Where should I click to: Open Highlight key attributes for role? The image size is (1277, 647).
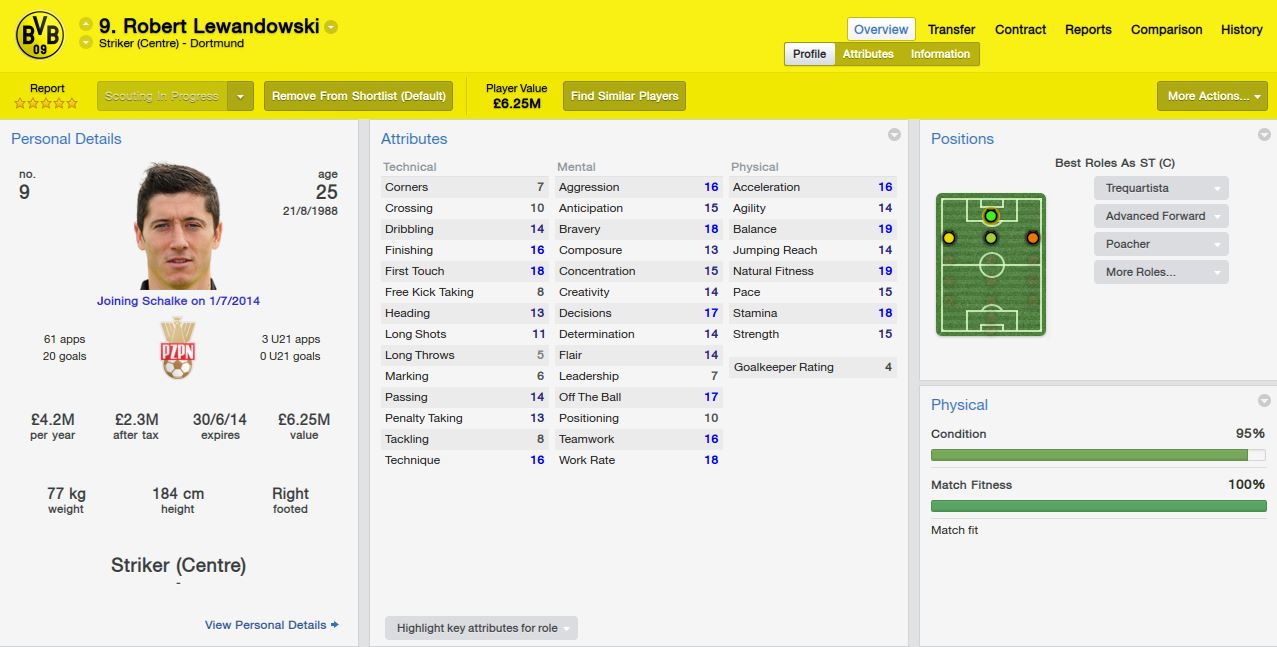coord(481,628)
